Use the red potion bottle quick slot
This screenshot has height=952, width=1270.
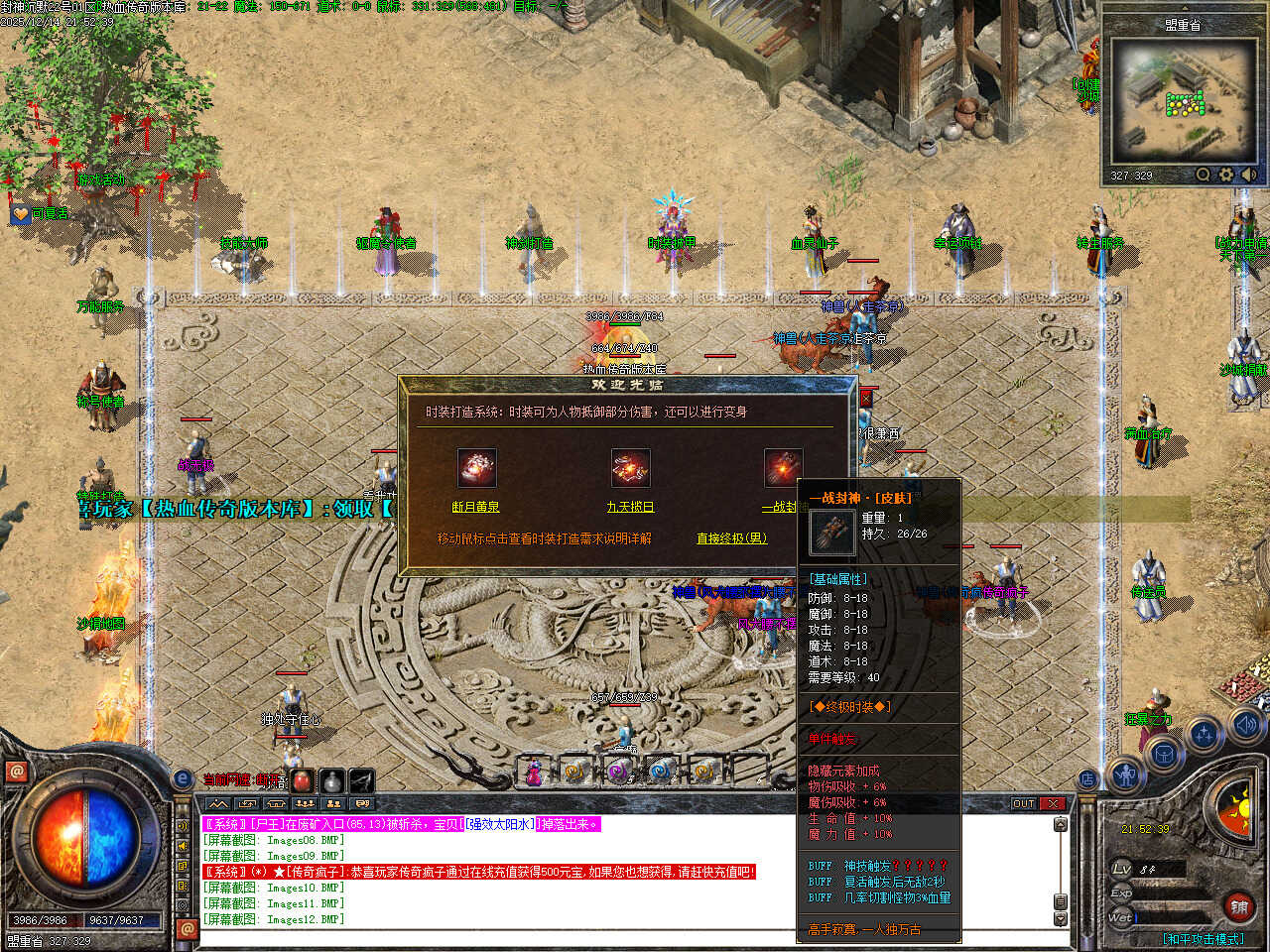[302, 780]
